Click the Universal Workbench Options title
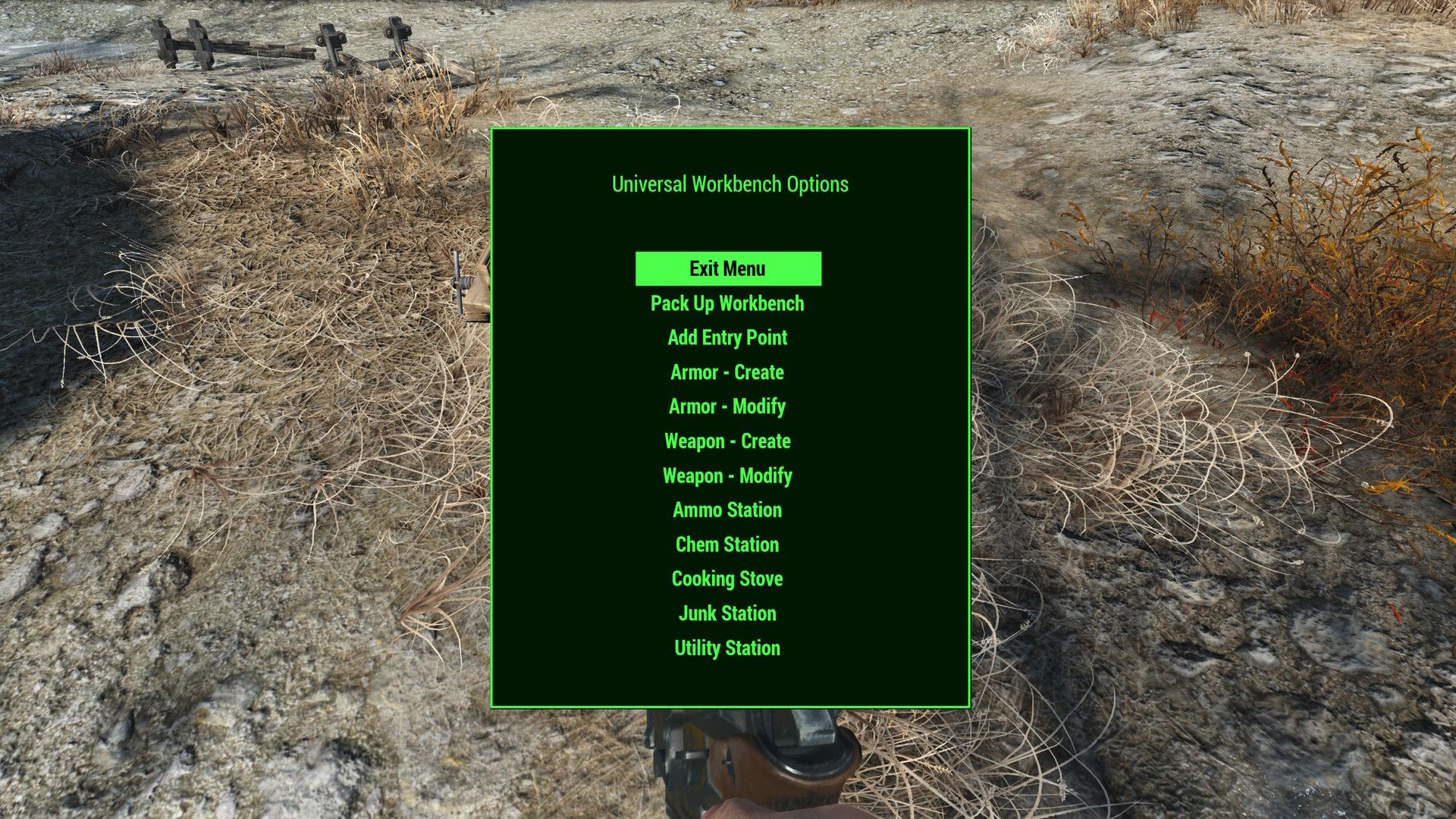The height and width of the screenshot is (819, 1456). pyautogui.click(x=729, y=184)
